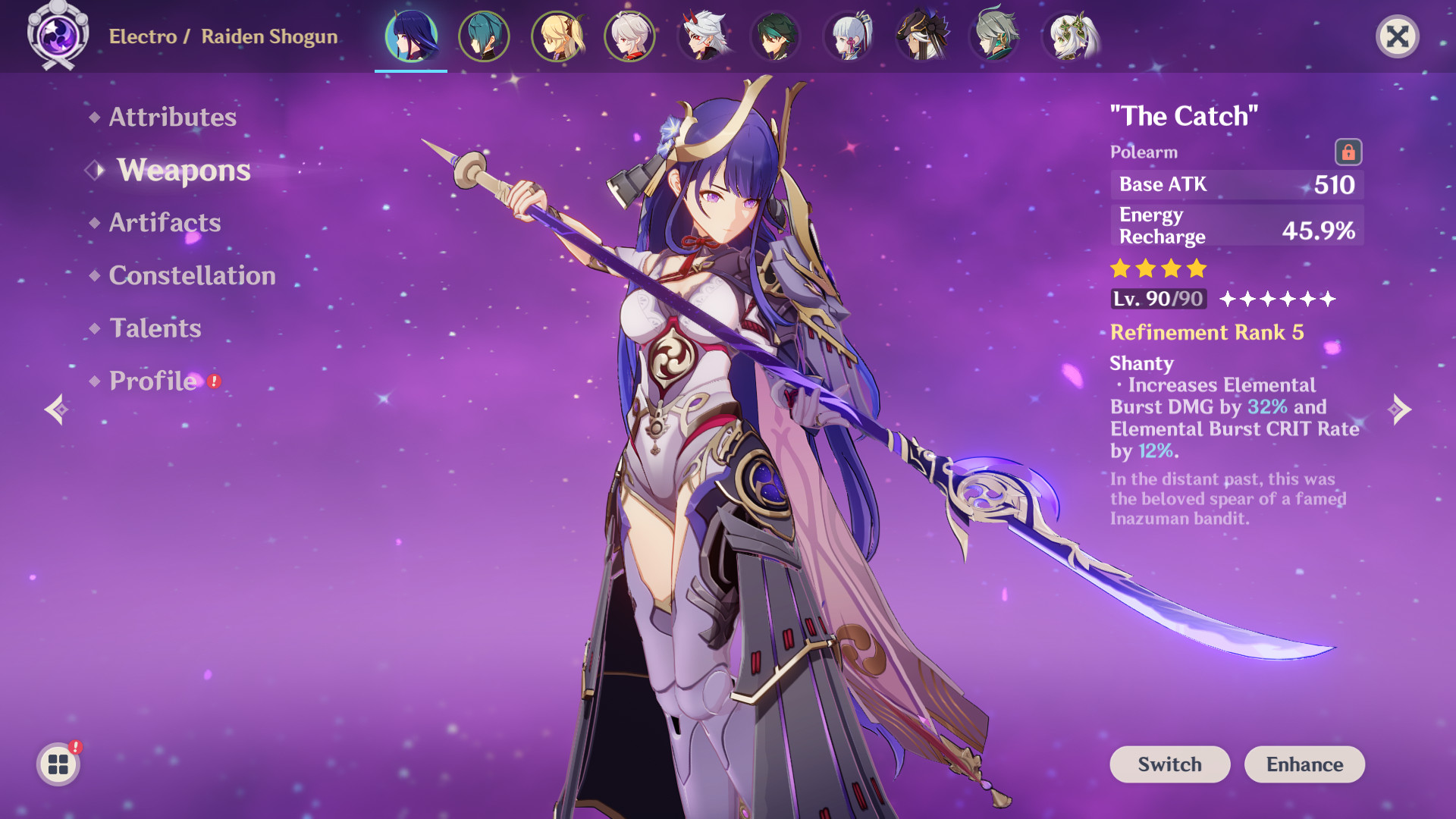This screenshot has width=1456, height=819.
Task: Open the party grid icon bottom-left
Action: point(57,764)
